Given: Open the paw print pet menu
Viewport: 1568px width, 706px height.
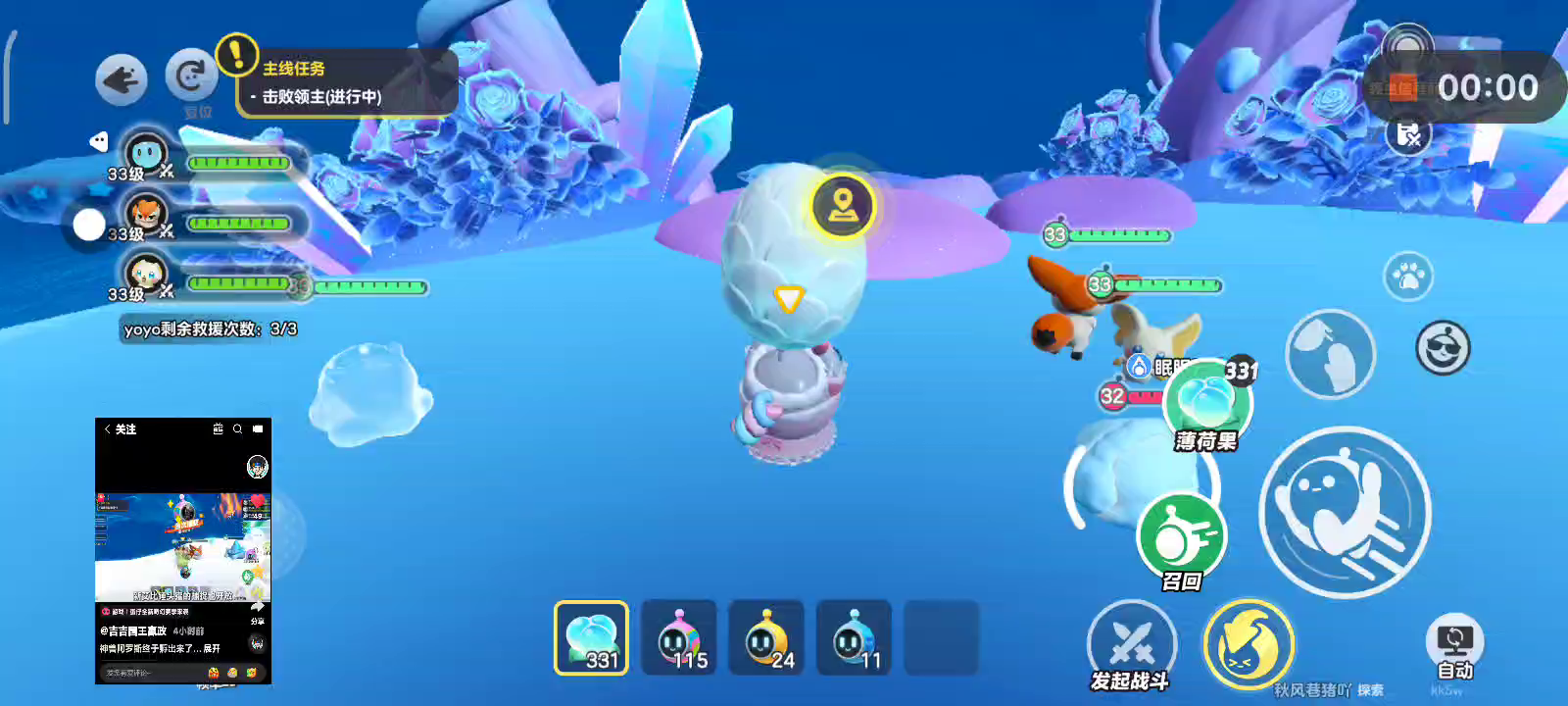Looking at the screenshot, I should coord(1408,277).
